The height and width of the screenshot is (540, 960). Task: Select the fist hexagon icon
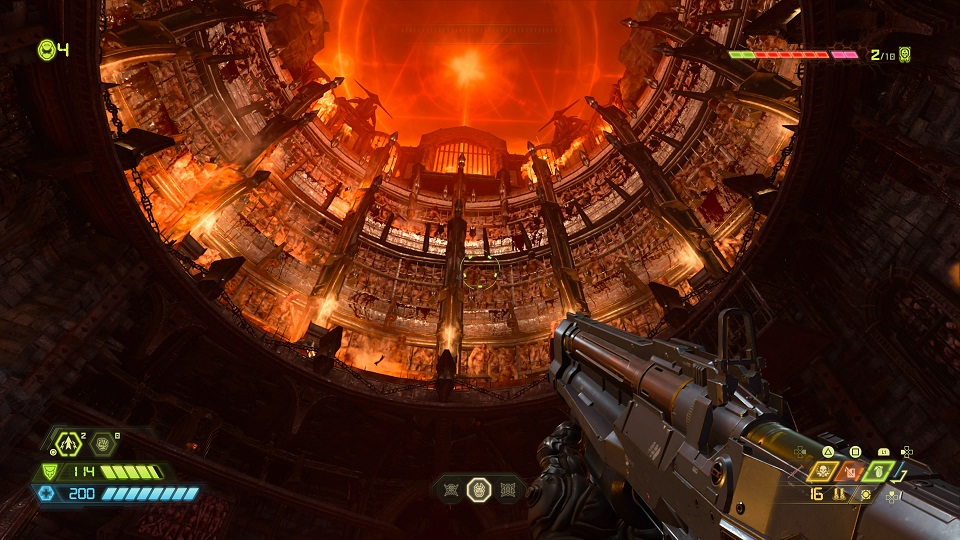[x=104, y=446]
